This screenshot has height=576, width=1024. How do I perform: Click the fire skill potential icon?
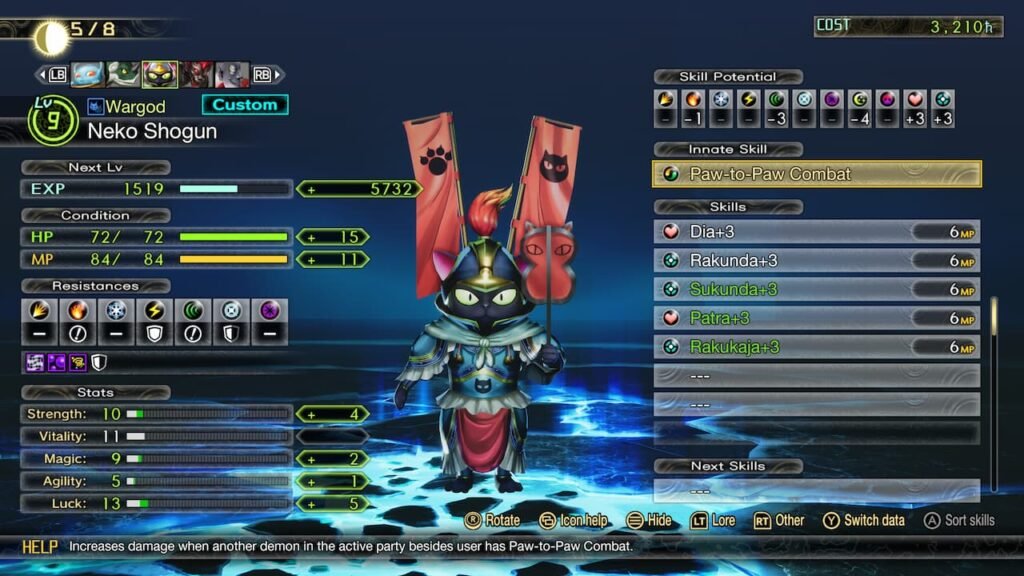[693, 99]
